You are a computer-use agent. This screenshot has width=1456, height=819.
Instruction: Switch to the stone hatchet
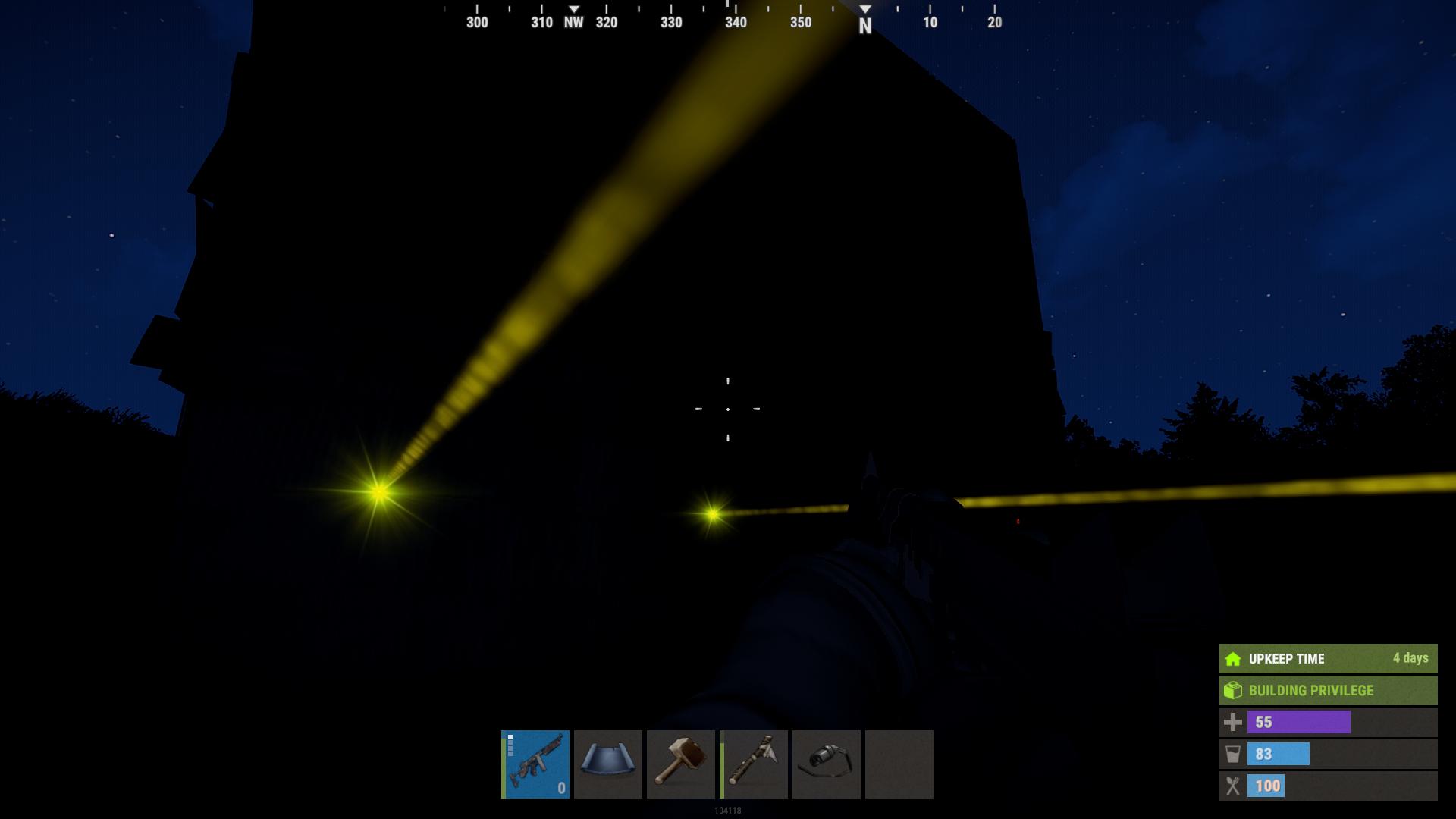[754, 764]
